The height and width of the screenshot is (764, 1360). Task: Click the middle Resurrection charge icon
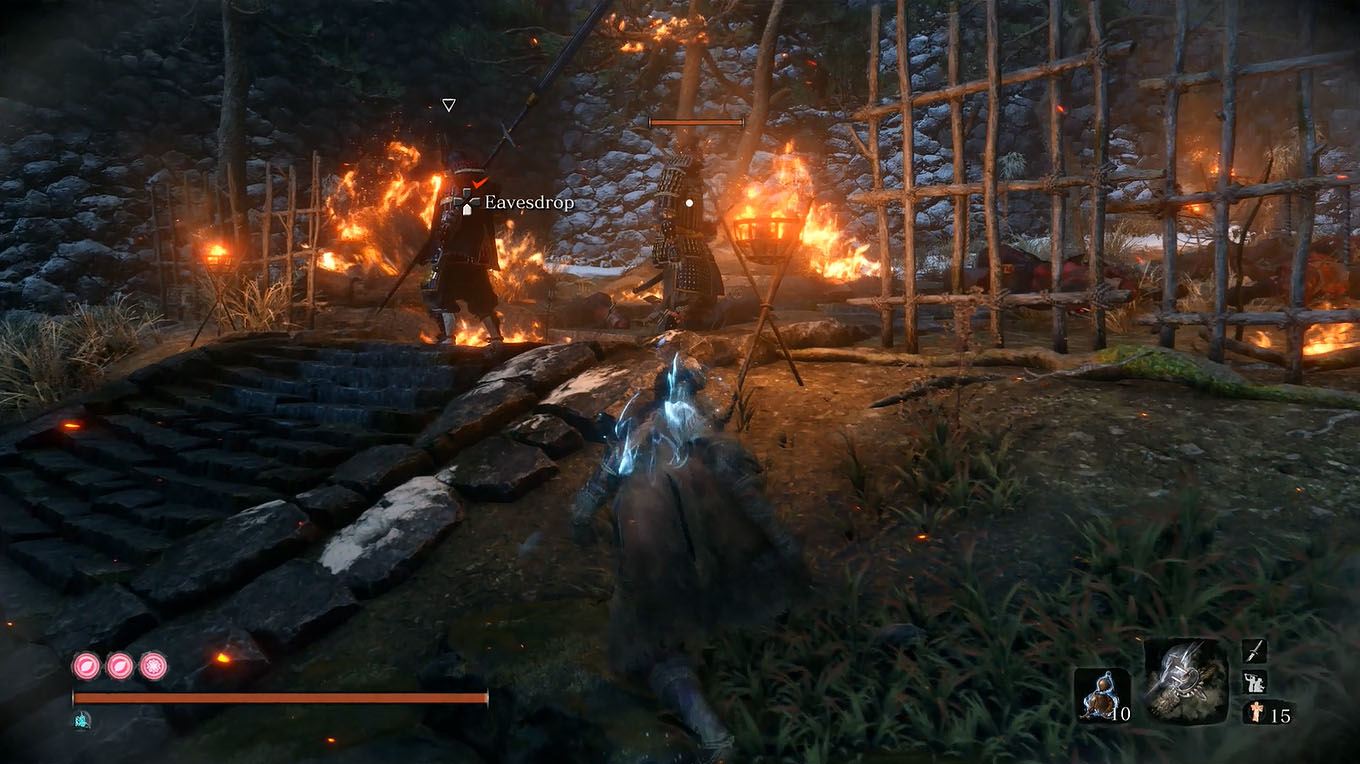(119, 666)
